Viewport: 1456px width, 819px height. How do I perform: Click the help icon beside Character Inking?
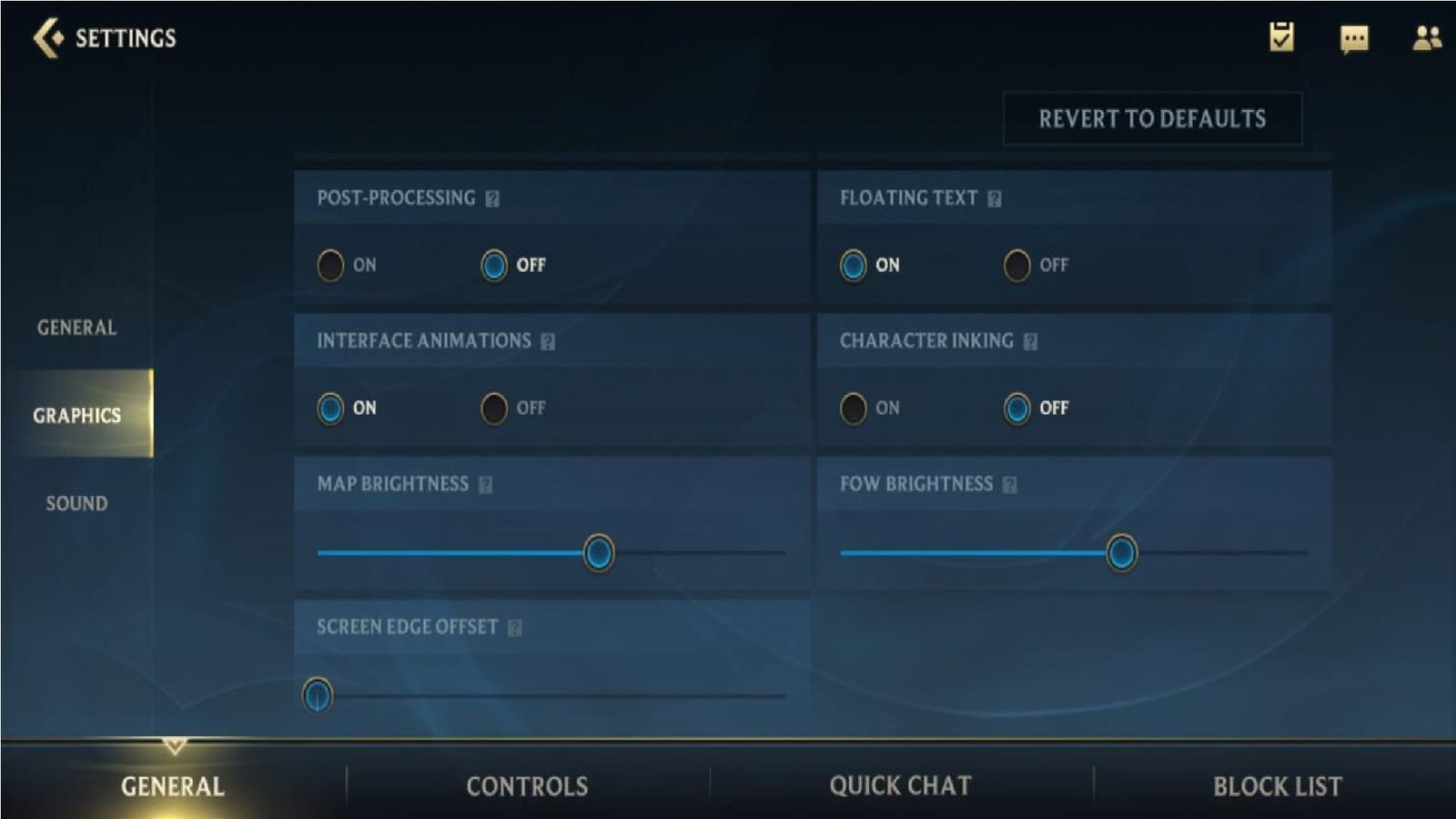1029,341
